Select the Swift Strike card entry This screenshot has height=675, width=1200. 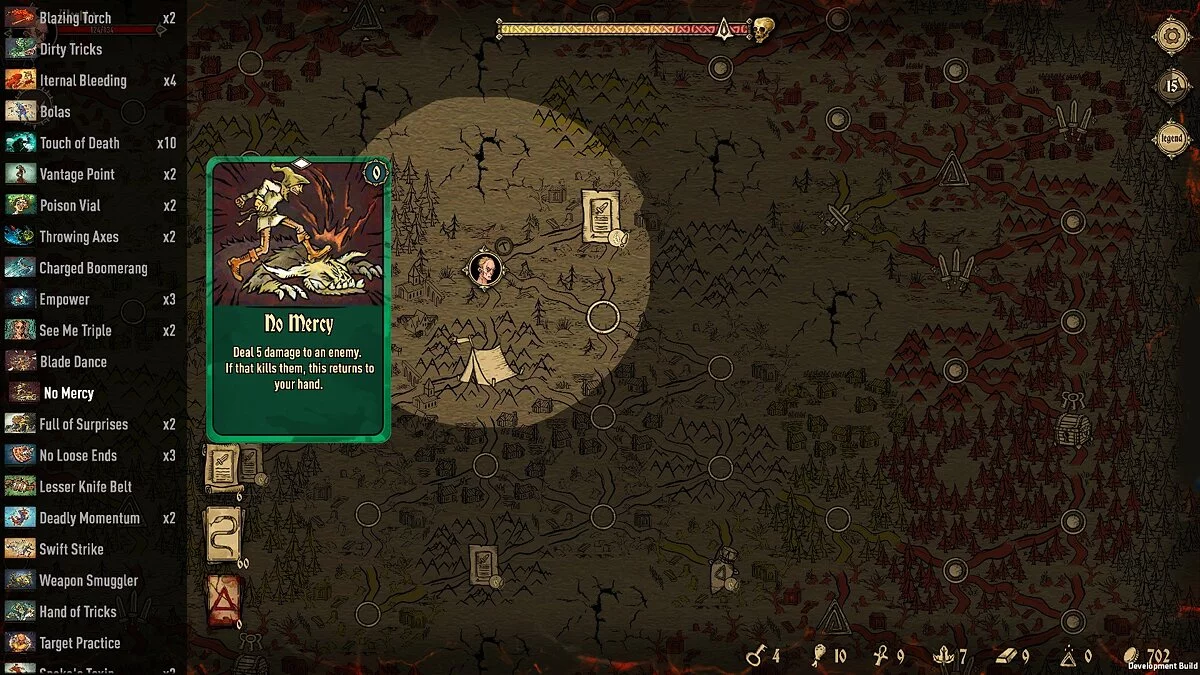coord(71,549)
